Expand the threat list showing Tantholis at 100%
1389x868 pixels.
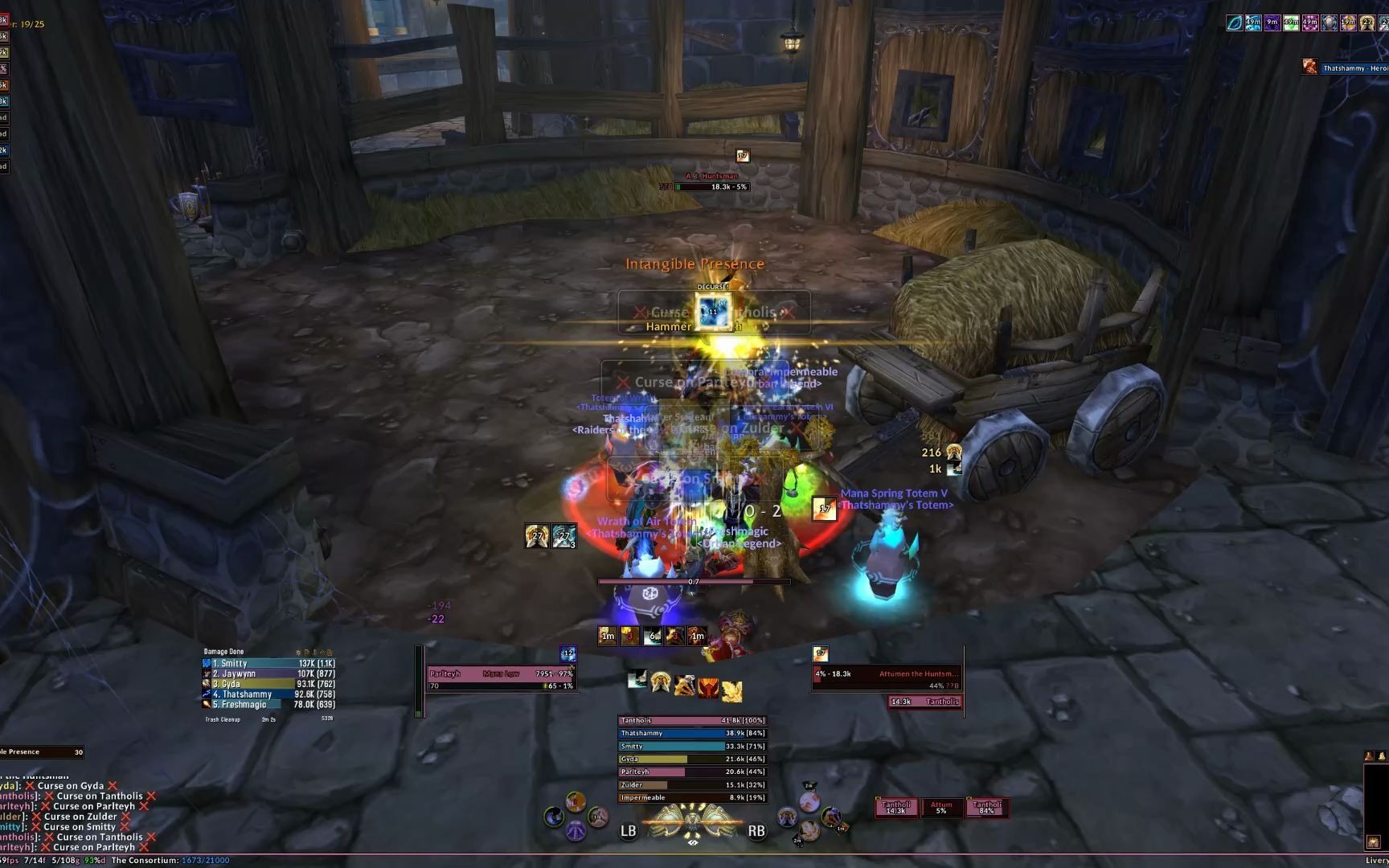(x=690, y=721)
